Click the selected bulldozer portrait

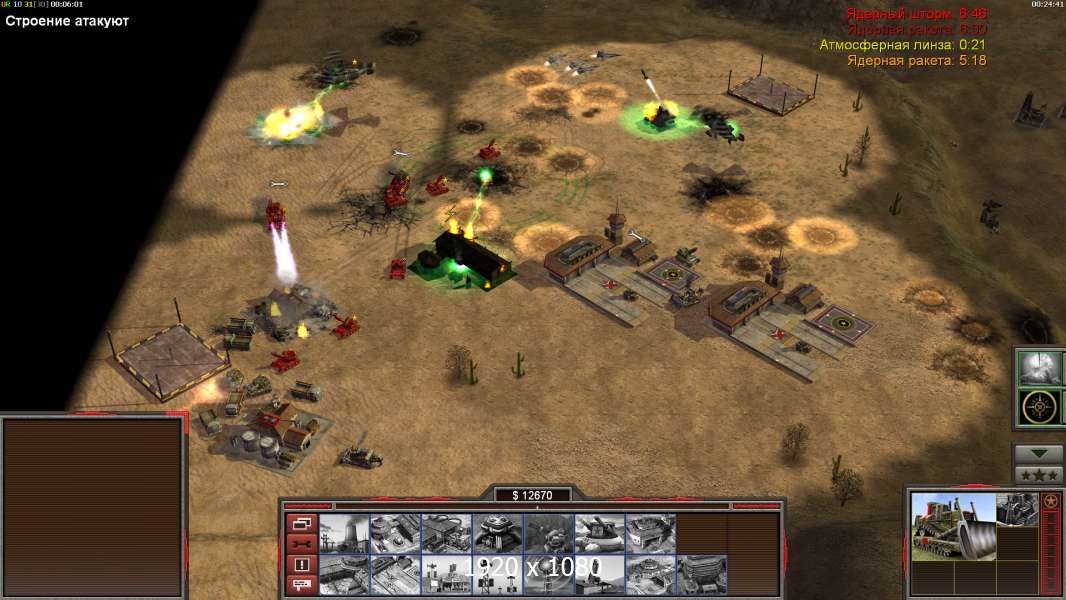point(954,526)
